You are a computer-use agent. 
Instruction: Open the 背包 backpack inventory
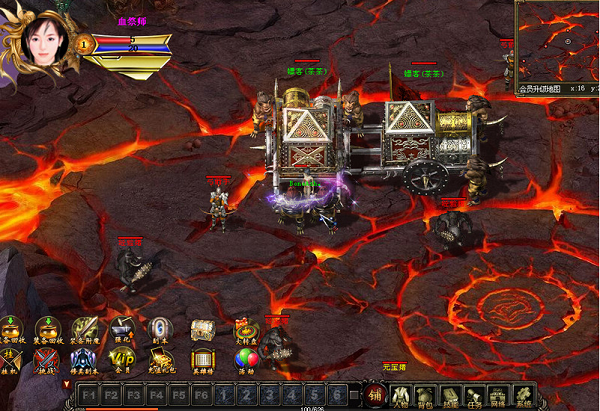424,396
